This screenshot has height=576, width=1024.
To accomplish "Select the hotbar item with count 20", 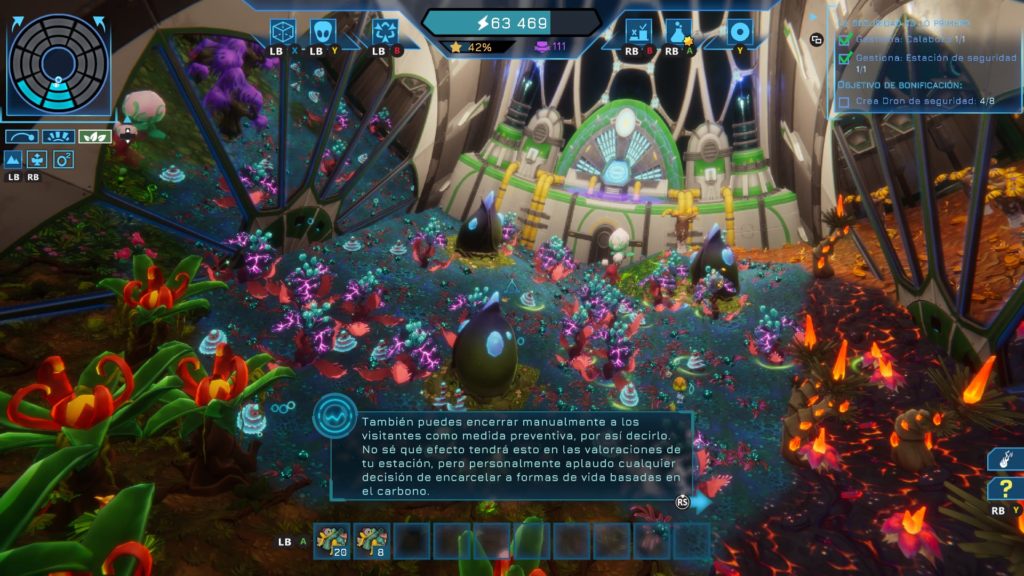I will tap(332, 541).
